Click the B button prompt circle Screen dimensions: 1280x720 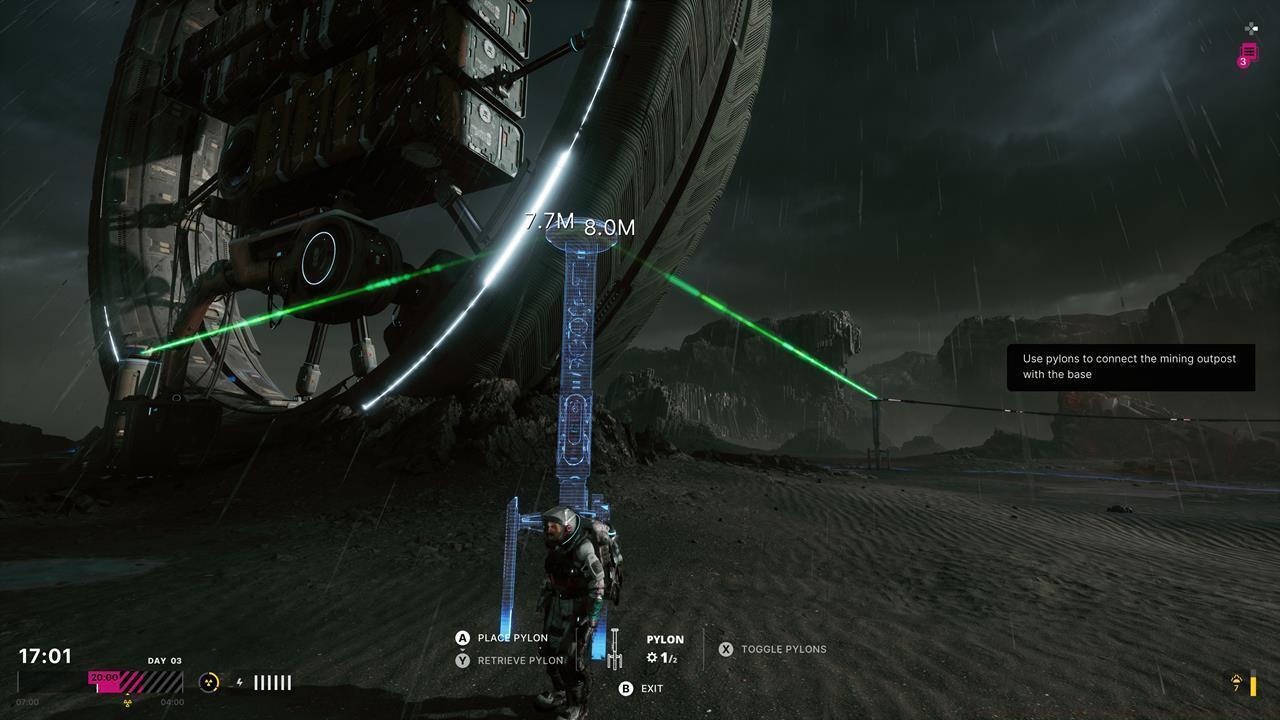click(x=626, y=688)
